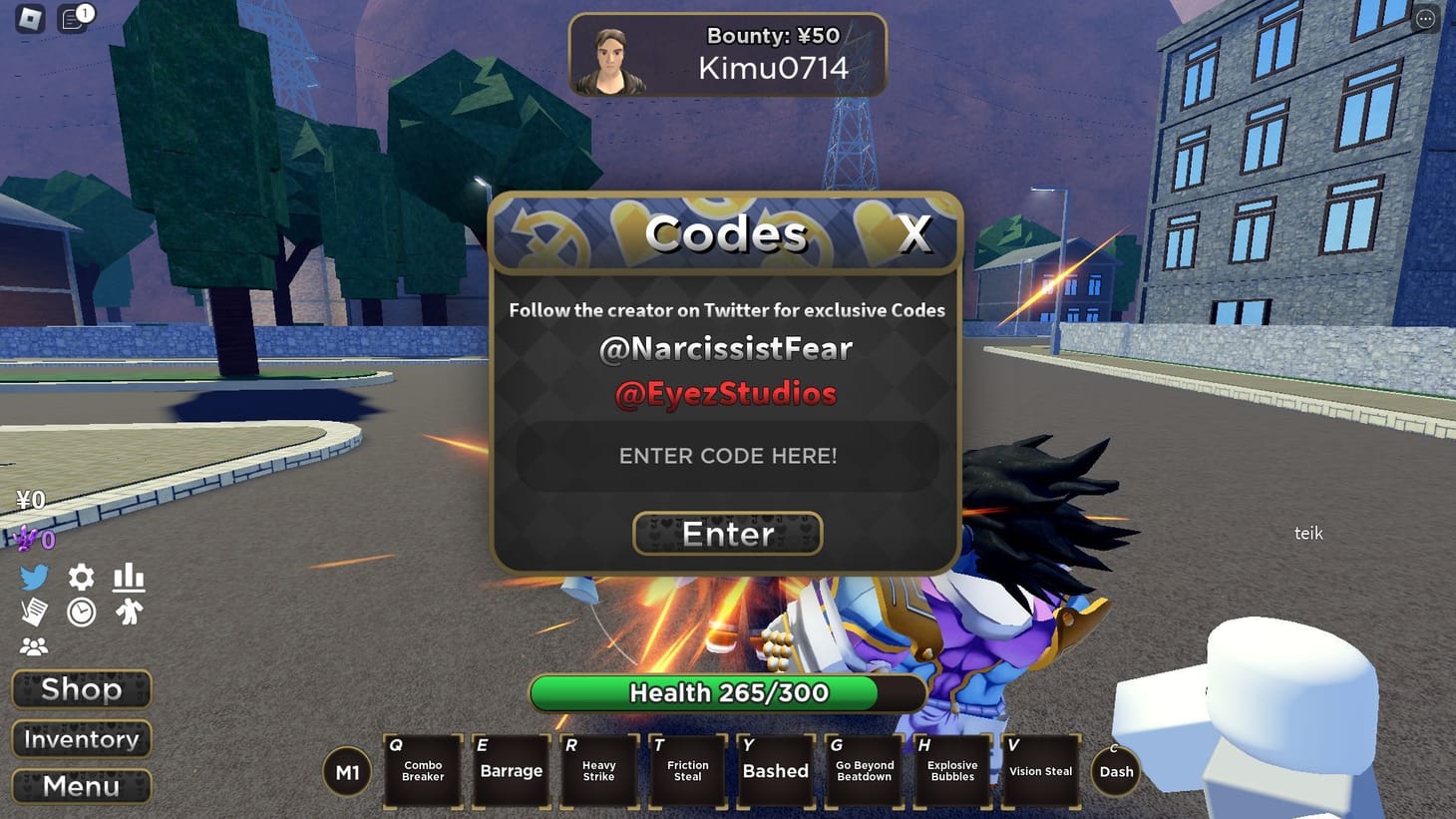Click the Health 265/300 progress bar
The height and width of the screenshot is (819, 1456).
click(x=726, y=692)
